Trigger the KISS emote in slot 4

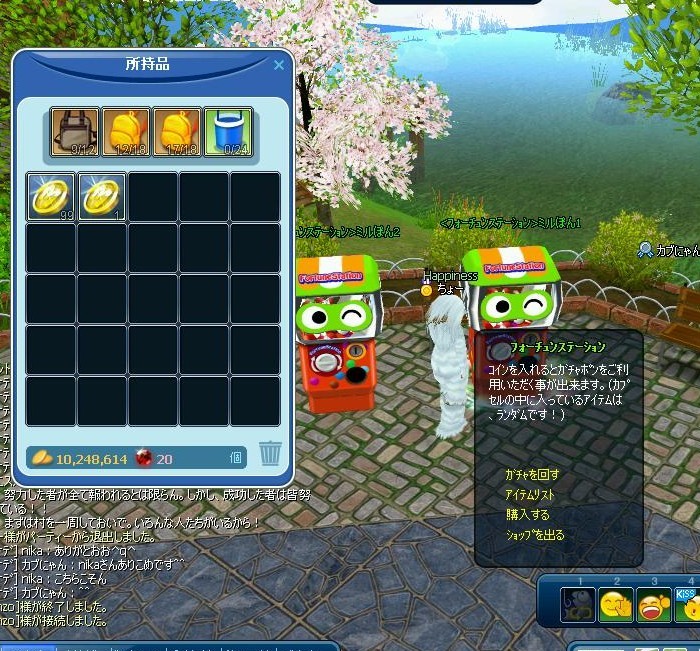(687, 604)
